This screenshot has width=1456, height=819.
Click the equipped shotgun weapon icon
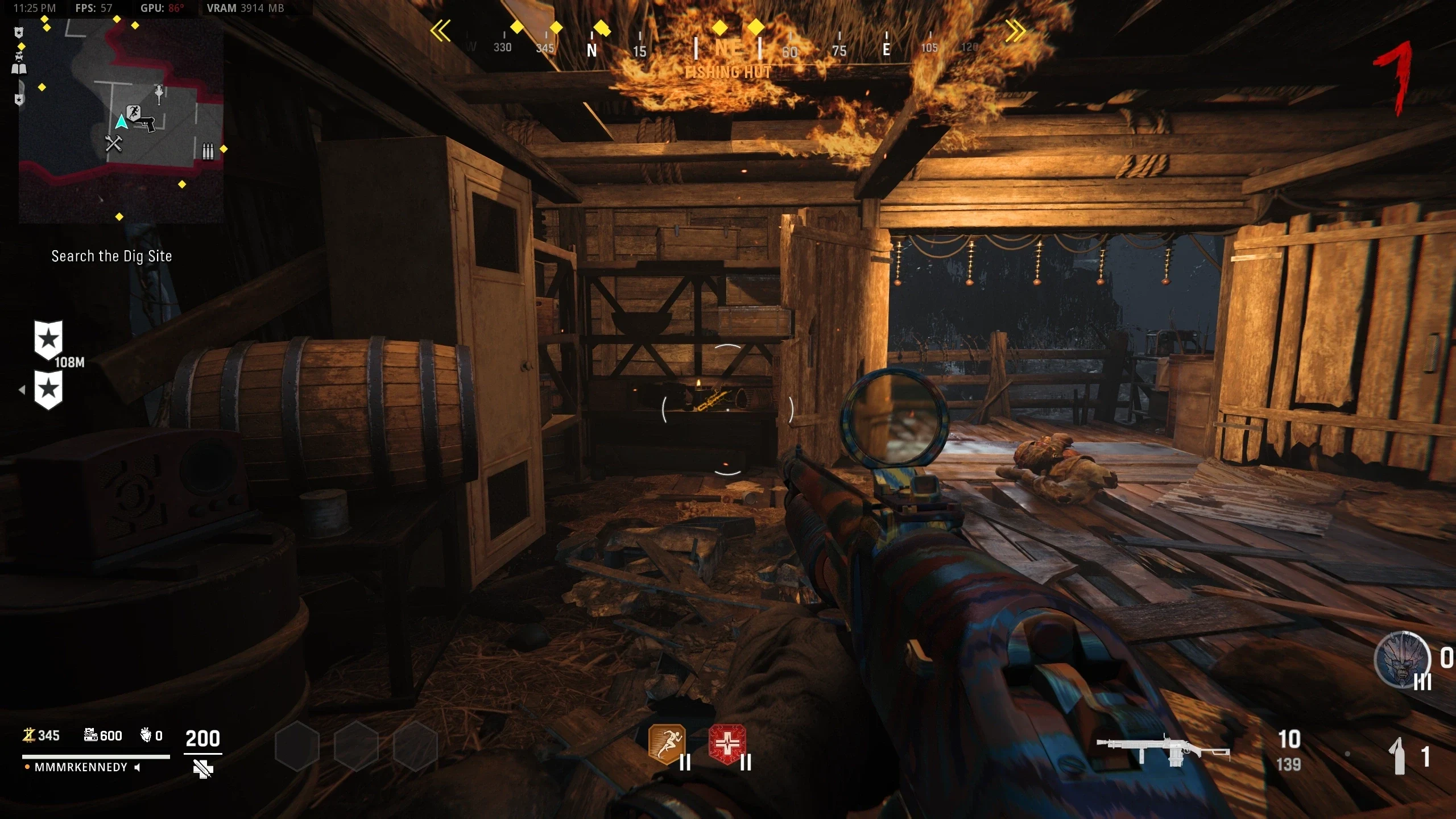point(1163,751)
